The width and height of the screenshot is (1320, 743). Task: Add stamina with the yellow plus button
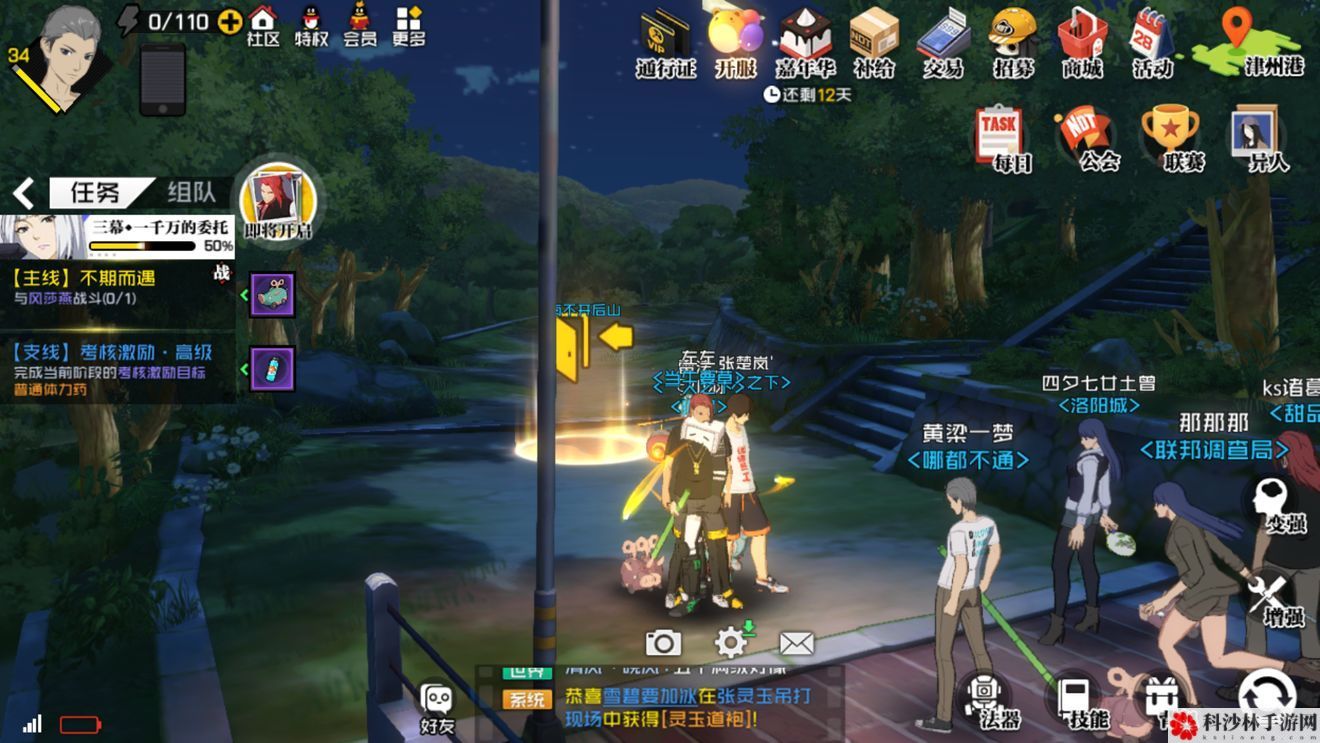tap(229, 21)
